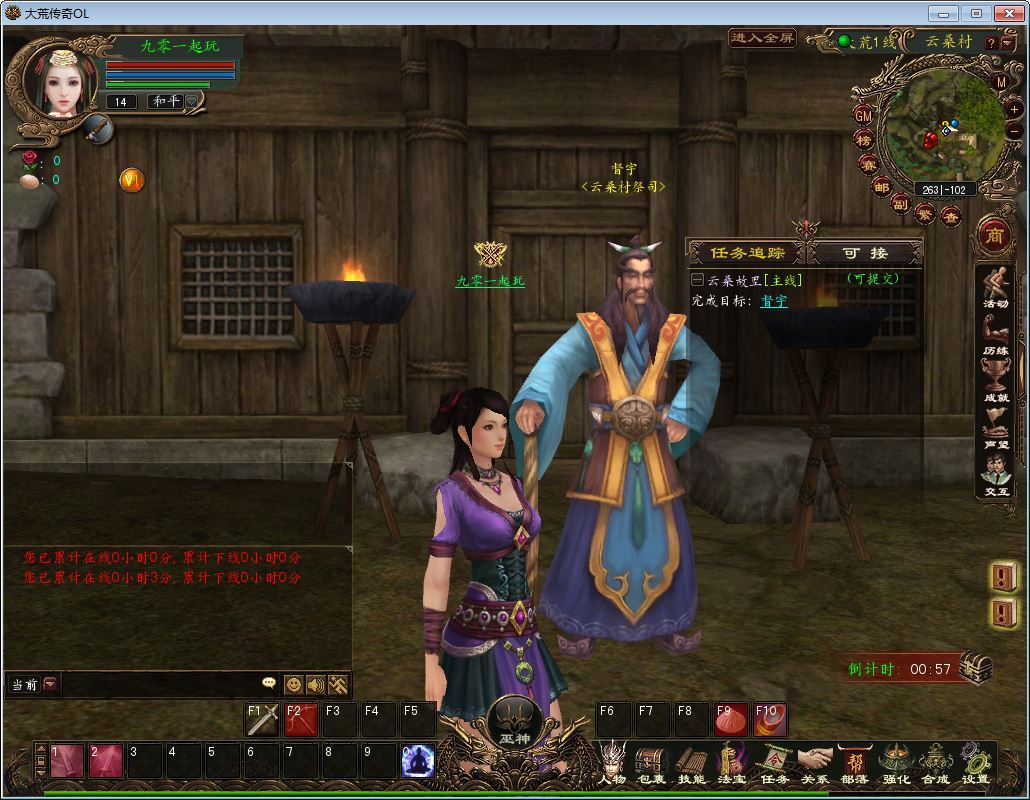
Task: Open the world map with M button
Action: tap(1001, 81)
